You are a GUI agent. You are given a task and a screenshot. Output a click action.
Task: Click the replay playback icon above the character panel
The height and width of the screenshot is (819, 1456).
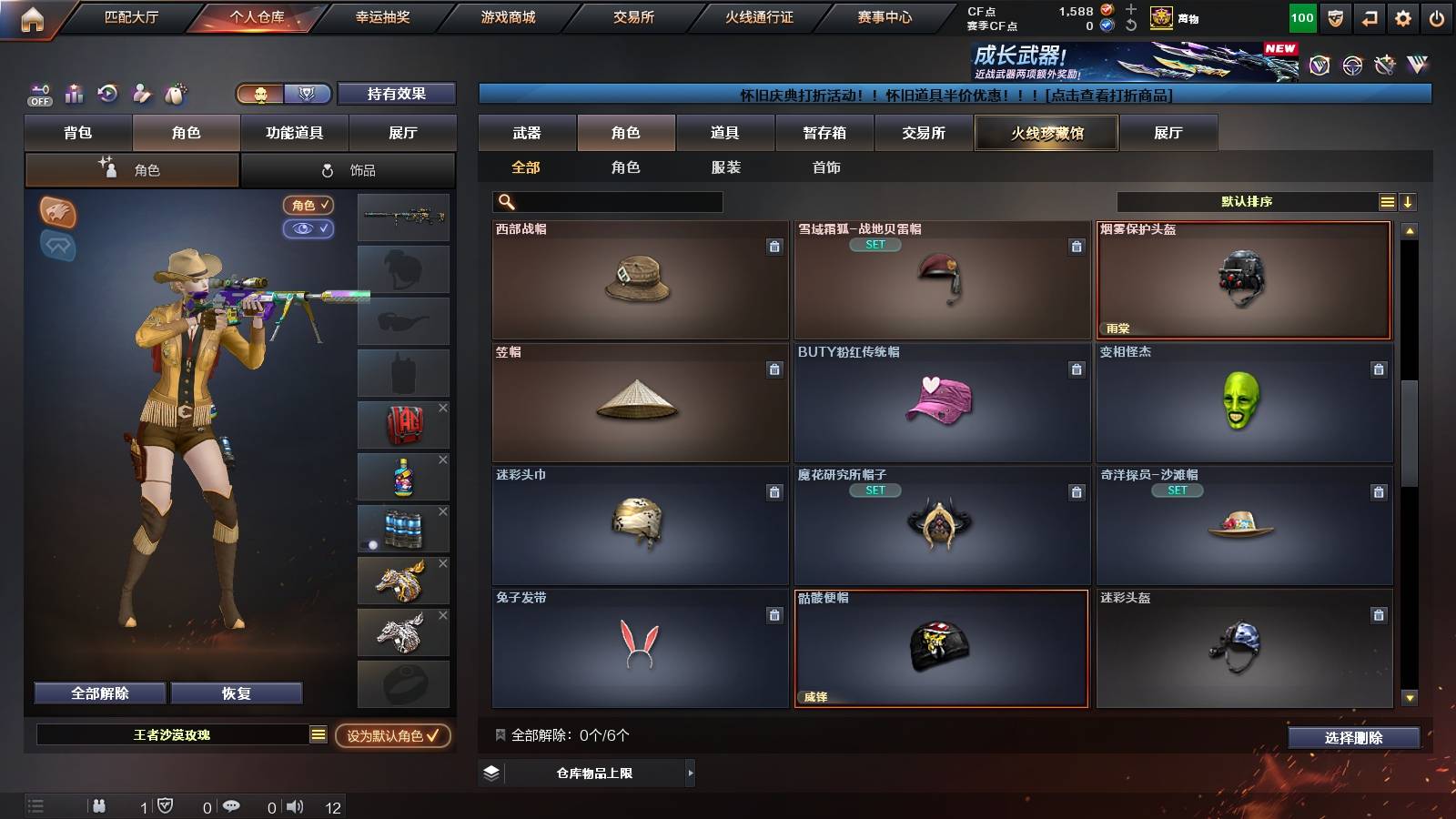108,94
